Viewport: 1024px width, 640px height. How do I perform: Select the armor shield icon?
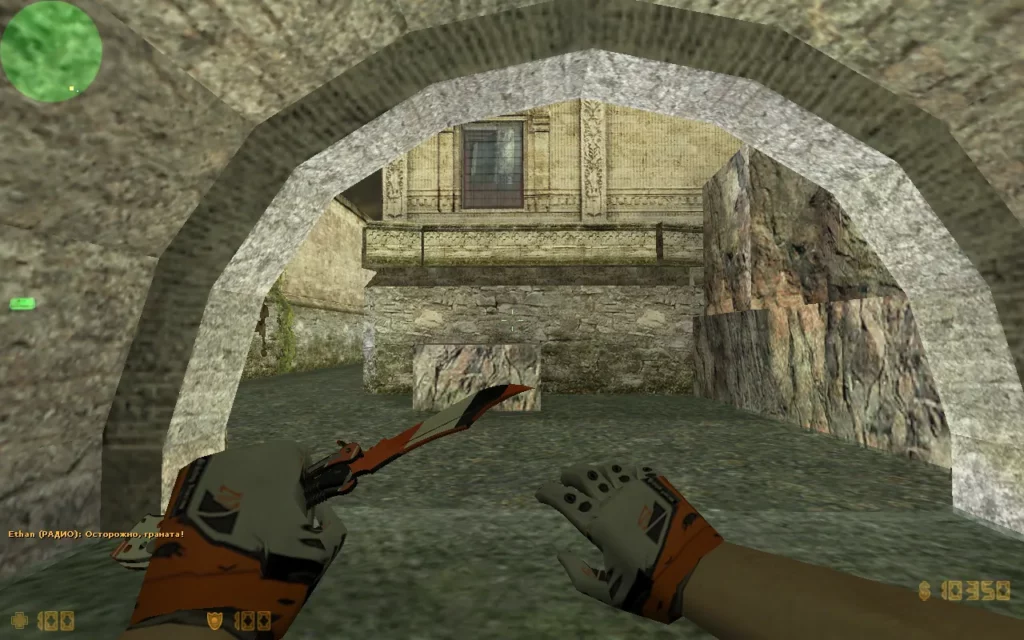pyautogui.click(x=214, y=620)
